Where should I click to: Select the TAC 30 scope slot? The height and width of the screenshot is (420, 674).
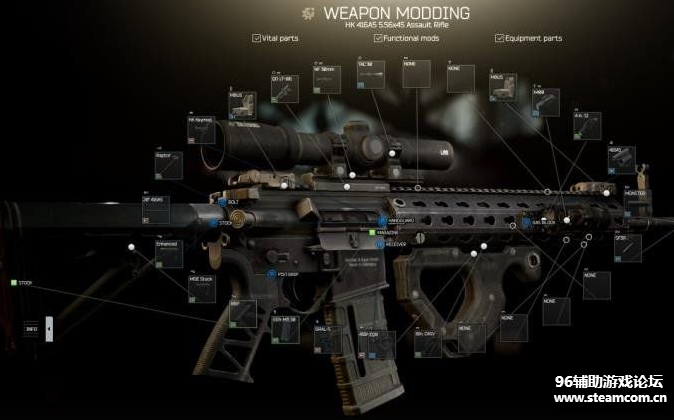(x=371, y=74)
